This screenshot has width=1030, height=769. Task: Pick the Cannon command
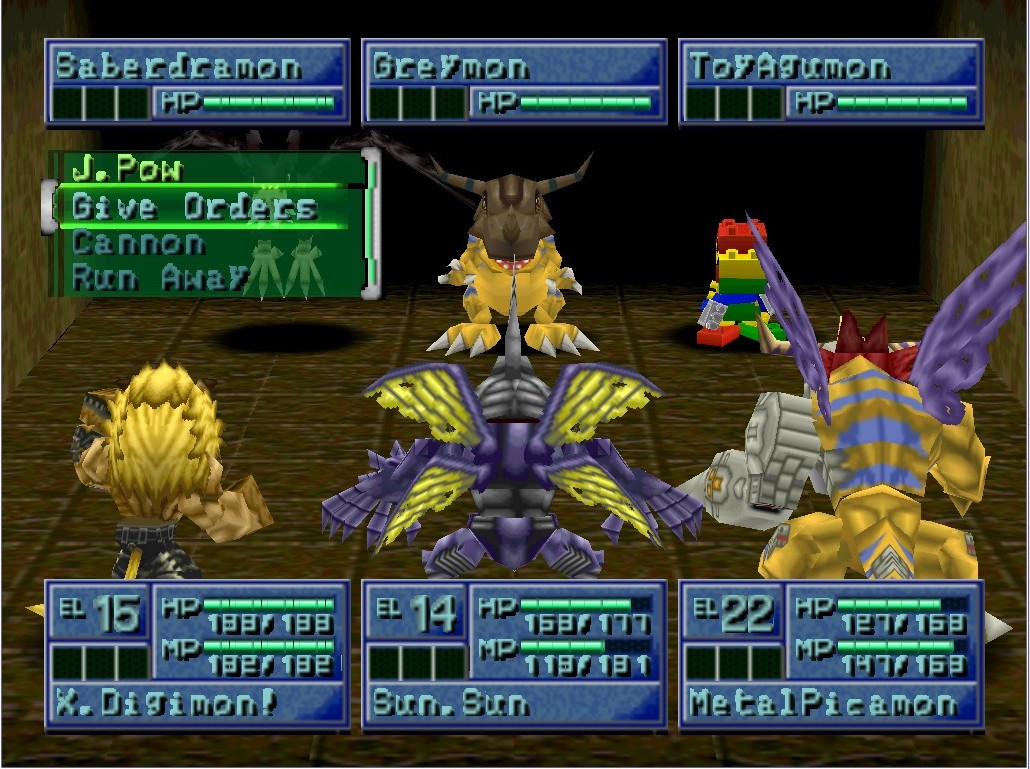click(x=140, y=243)
